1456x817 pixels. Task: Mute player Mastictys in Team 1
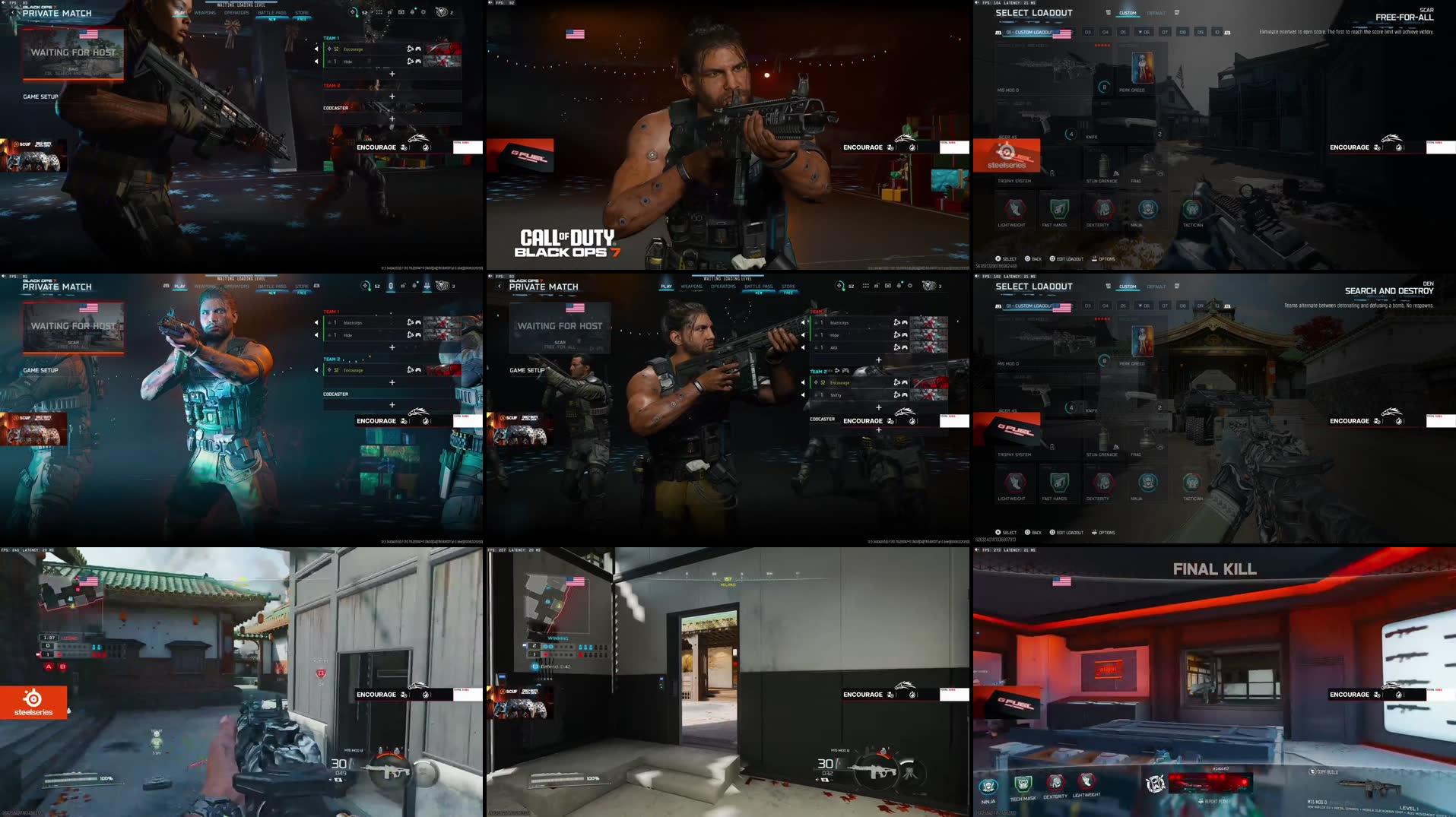(x=802, y=323)
